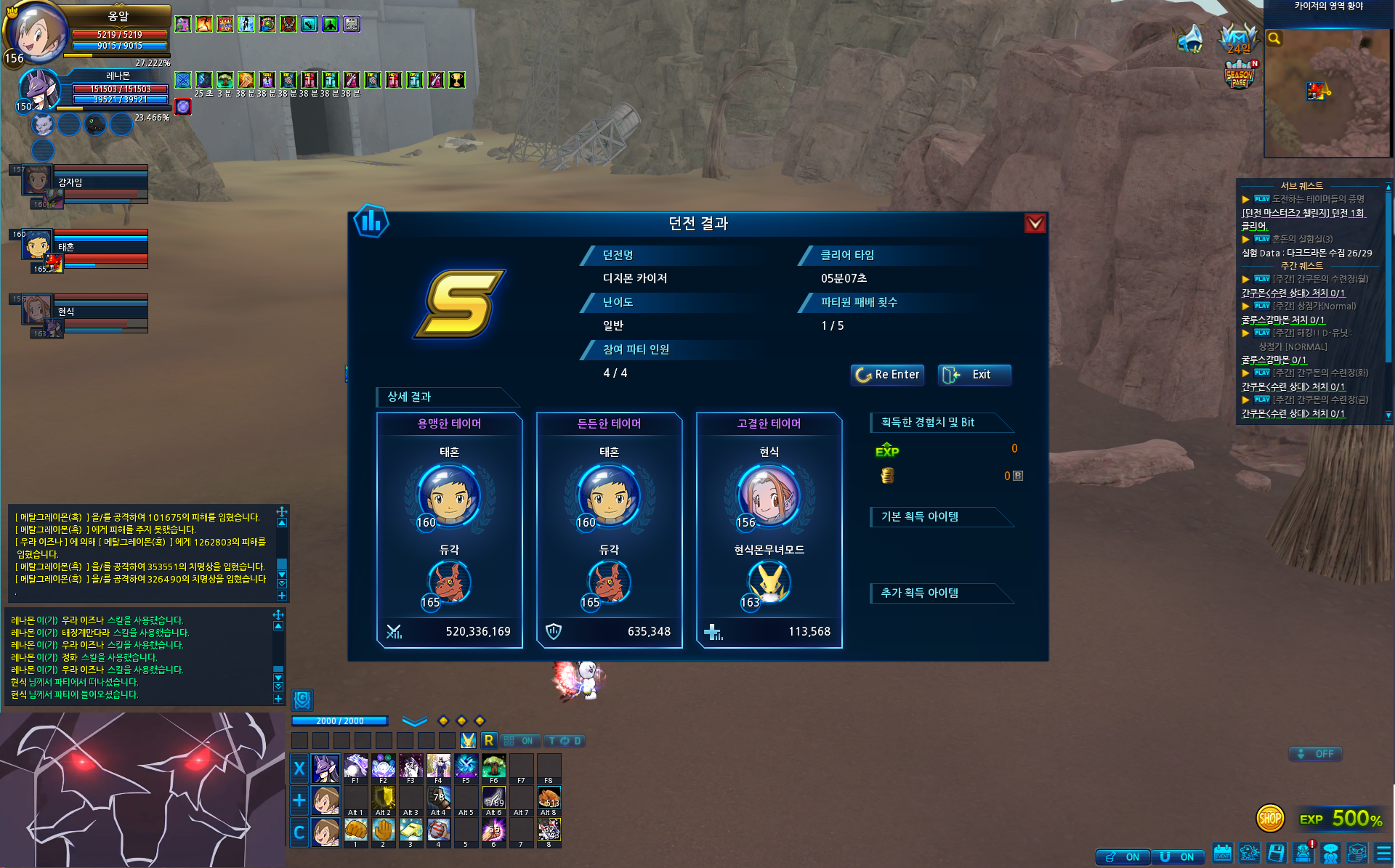Image resolution: width=1395 pixels, height=868 pixels.
Task: Use the whistle skill in slot 3
Action: (411, 830)
